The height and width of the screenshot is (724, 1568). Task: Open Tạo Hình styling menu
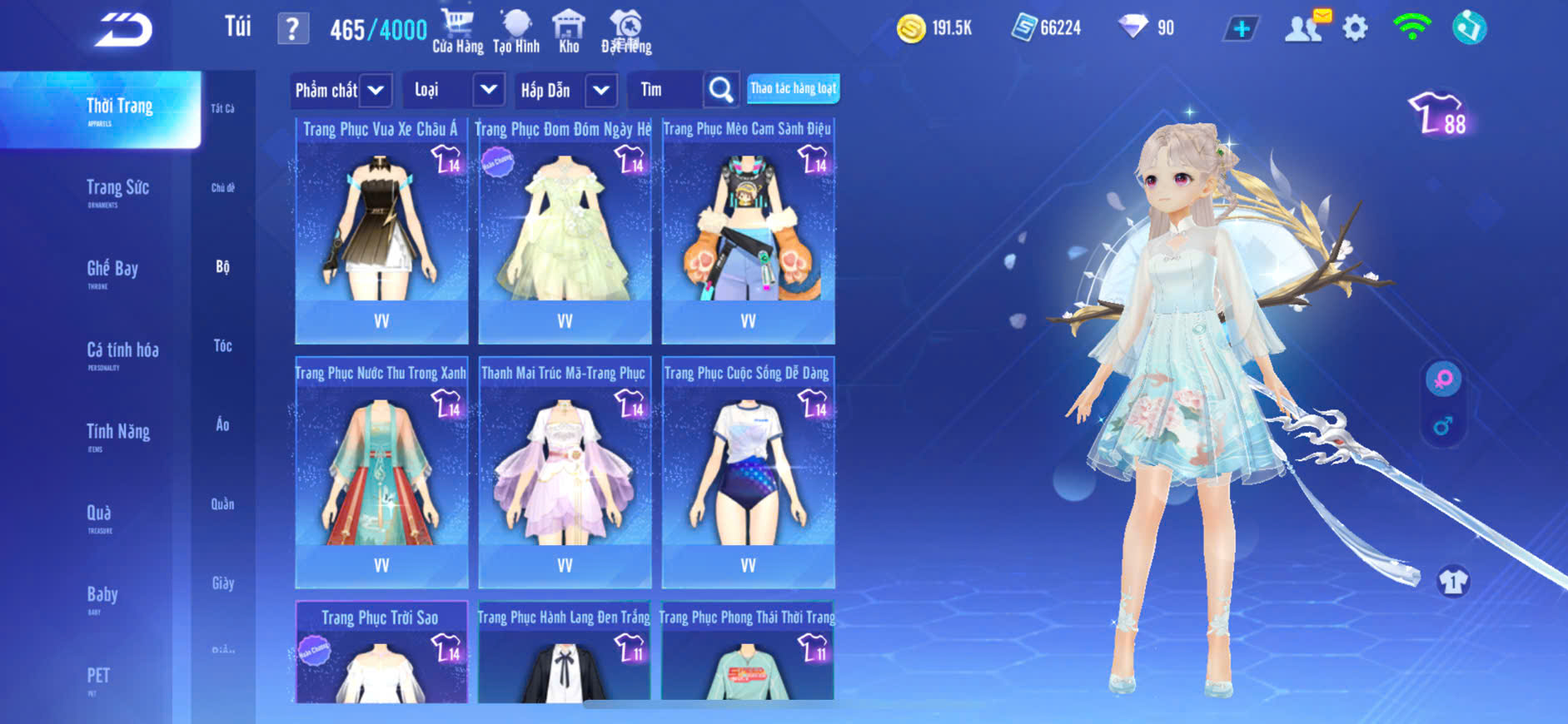(516, 32)
